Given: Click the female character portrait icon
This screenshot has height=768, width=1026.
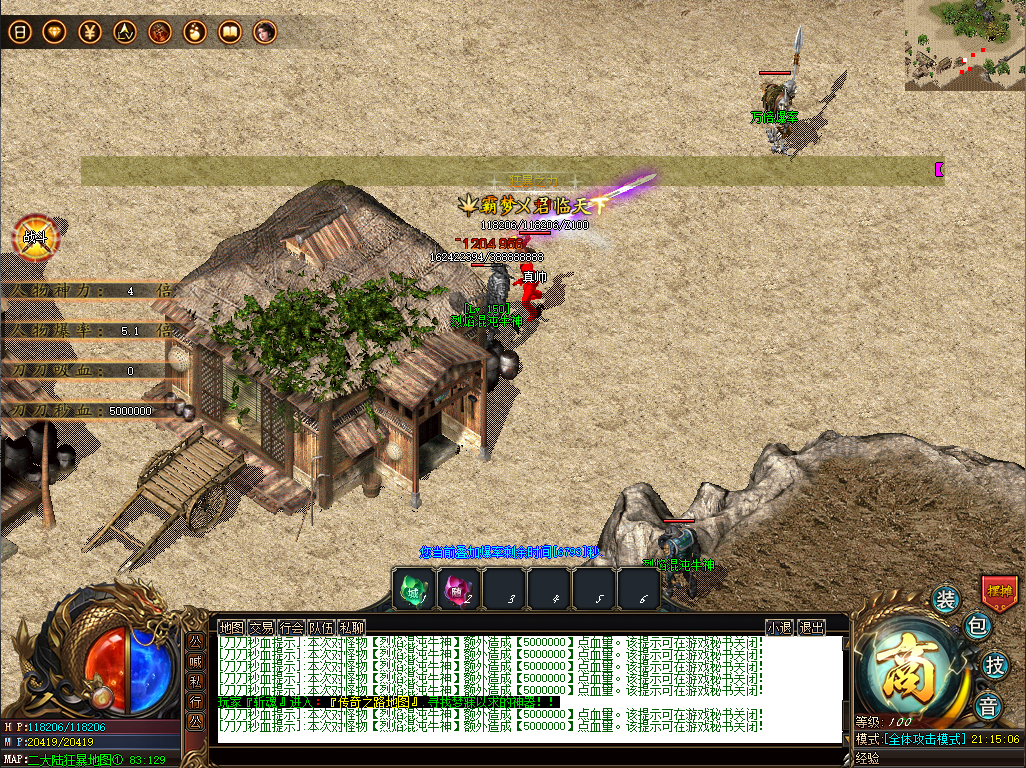Looking at the screenshot, I should tap(264, 32).
